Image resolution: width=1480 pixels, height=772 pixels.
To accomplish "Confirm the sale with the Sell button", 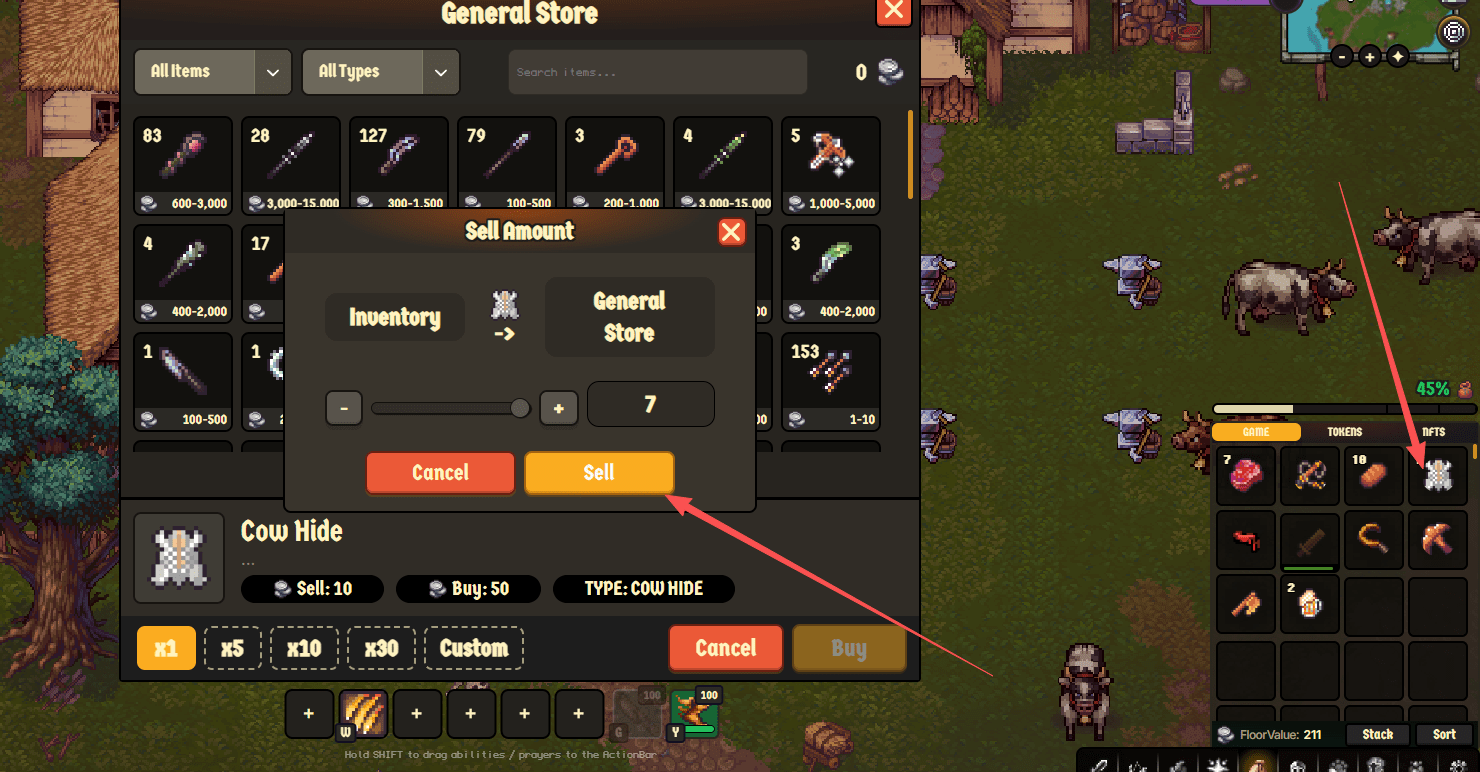I will coord(599,473).
